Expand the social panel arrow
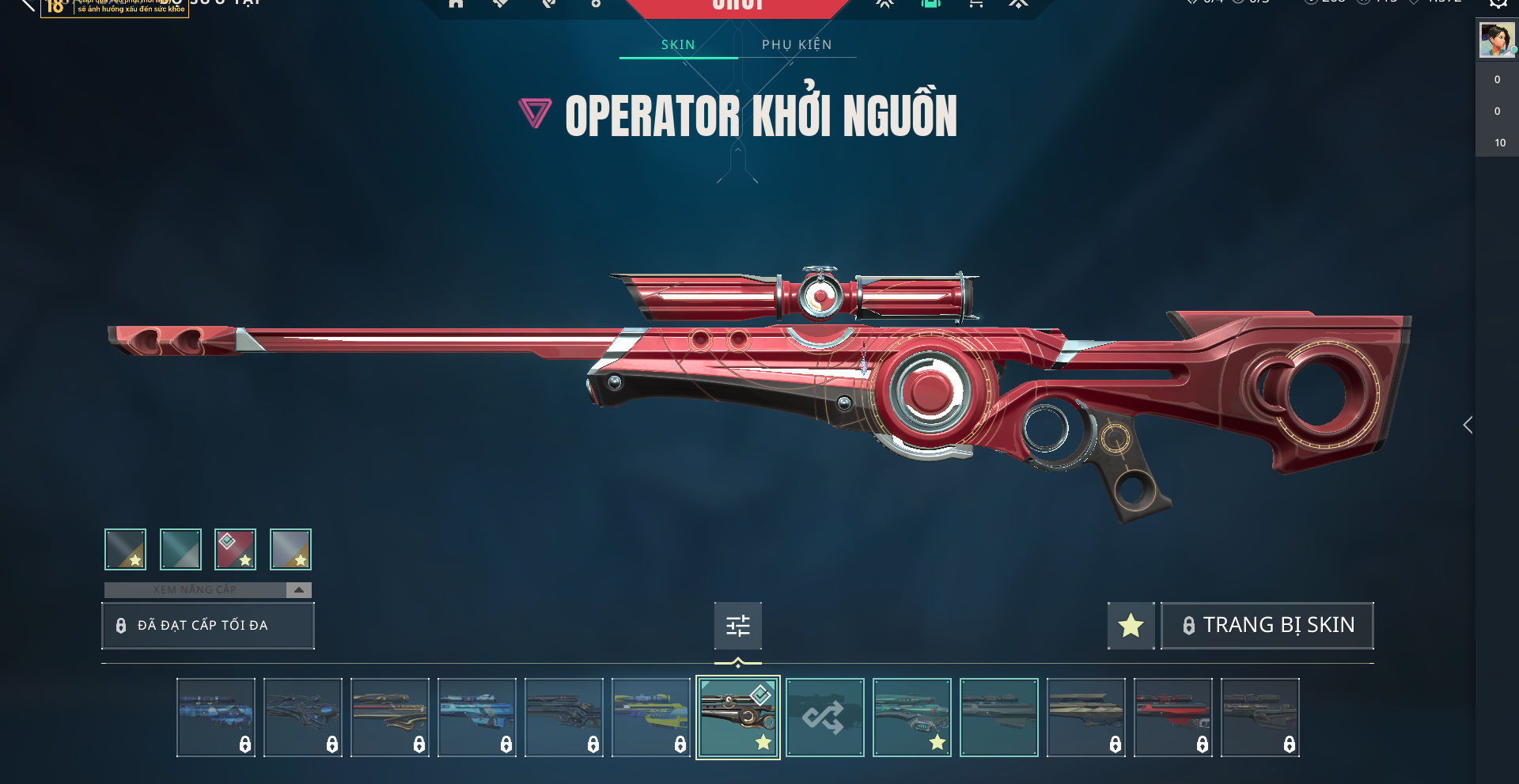1519x784 pixels. (1468, 425)
